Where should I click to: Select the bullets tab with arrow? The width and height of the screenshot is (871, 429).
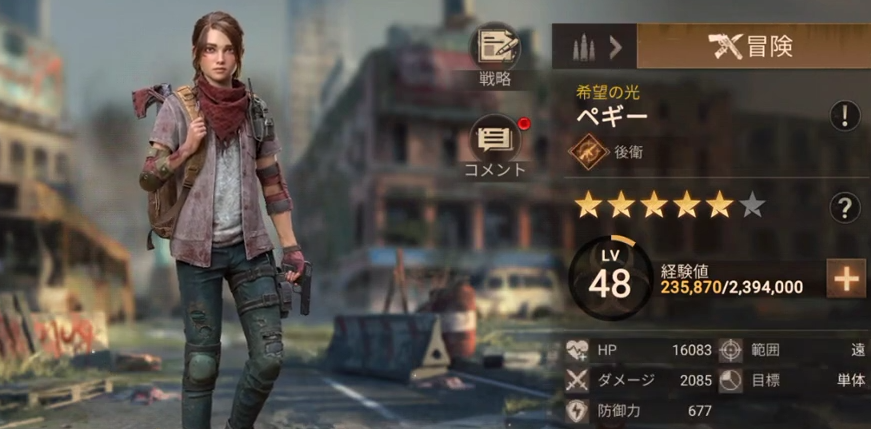594,46
